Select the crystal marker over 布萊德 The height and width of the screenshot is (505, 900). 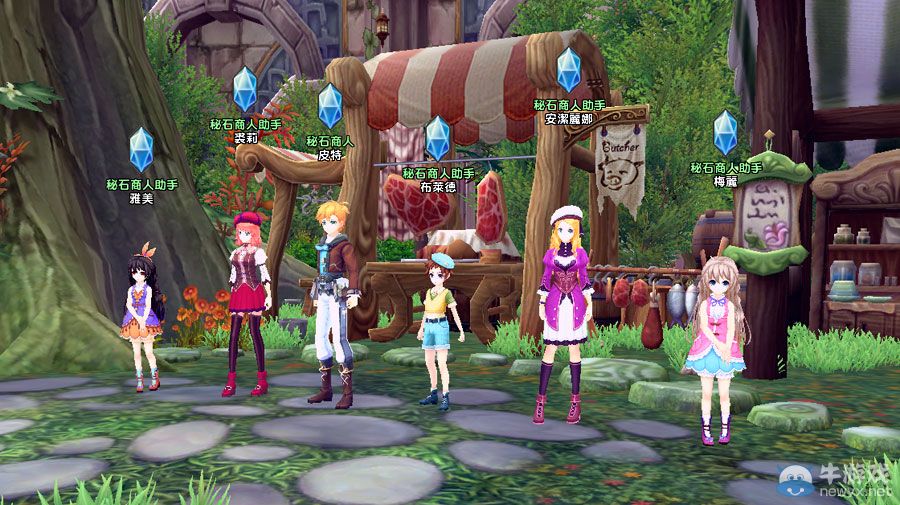click(x=438, y=139)
